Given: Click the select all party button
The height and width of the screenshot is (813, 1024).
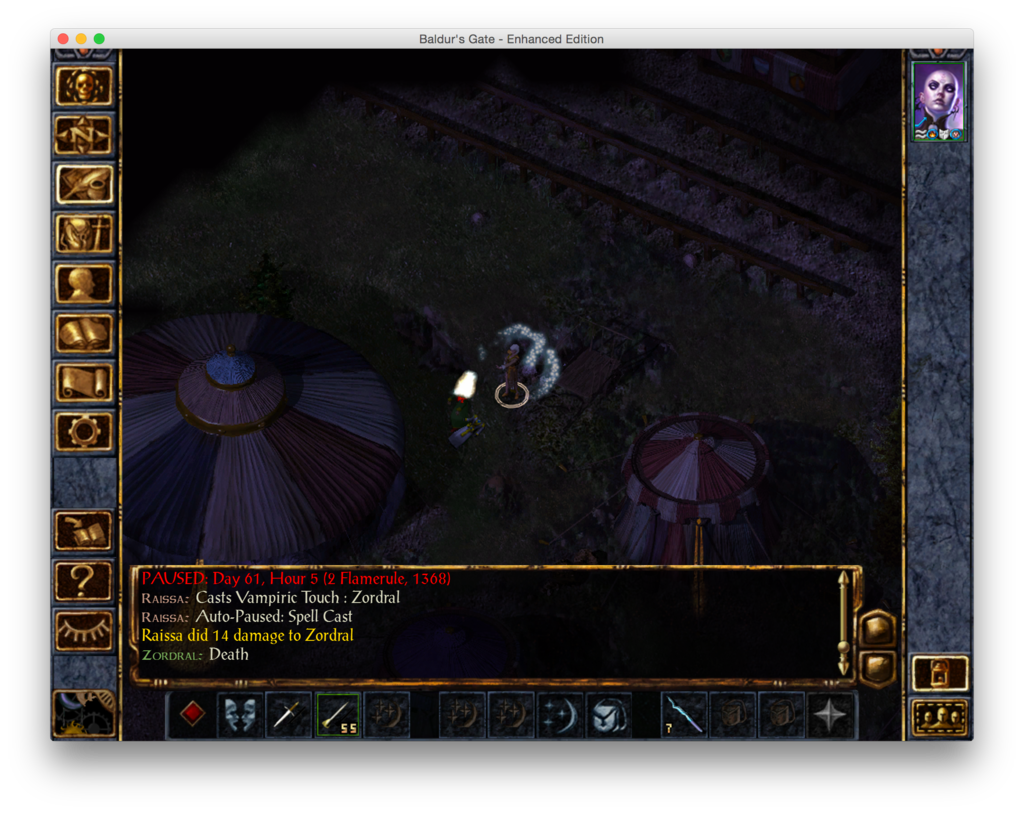Looking at the screenshot, I should pos(940,717).
